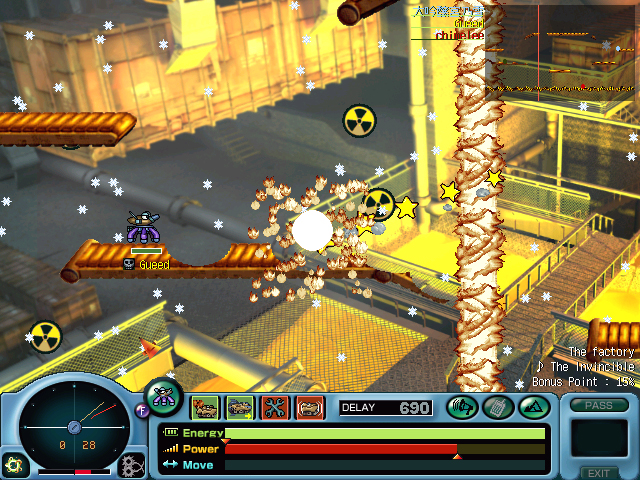640x480 pixels.
Task: Select the first tank item slot
Action: pos(206,407)
